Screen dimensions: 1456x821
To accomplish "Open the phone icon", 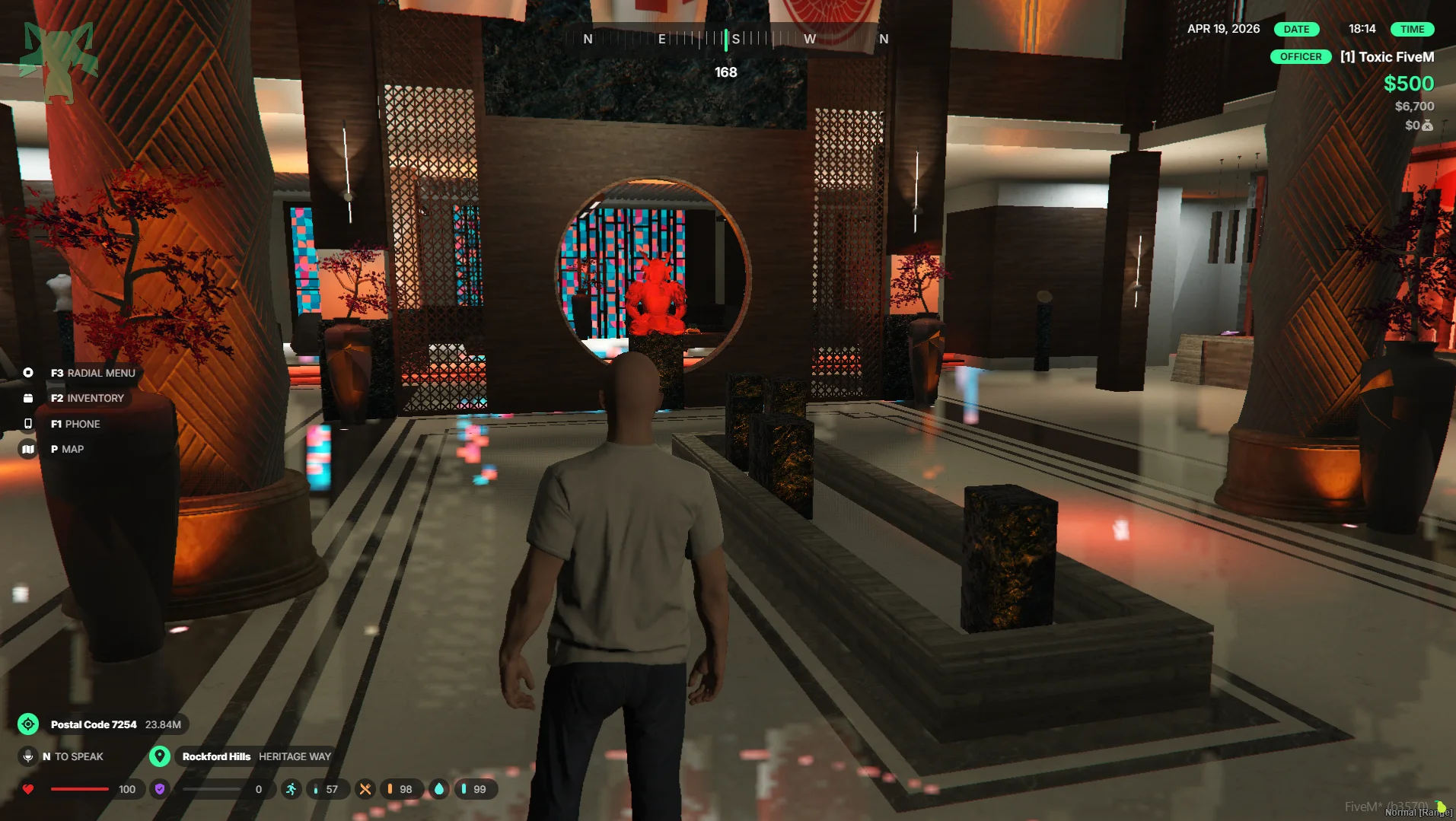I will tap(28, 424).
